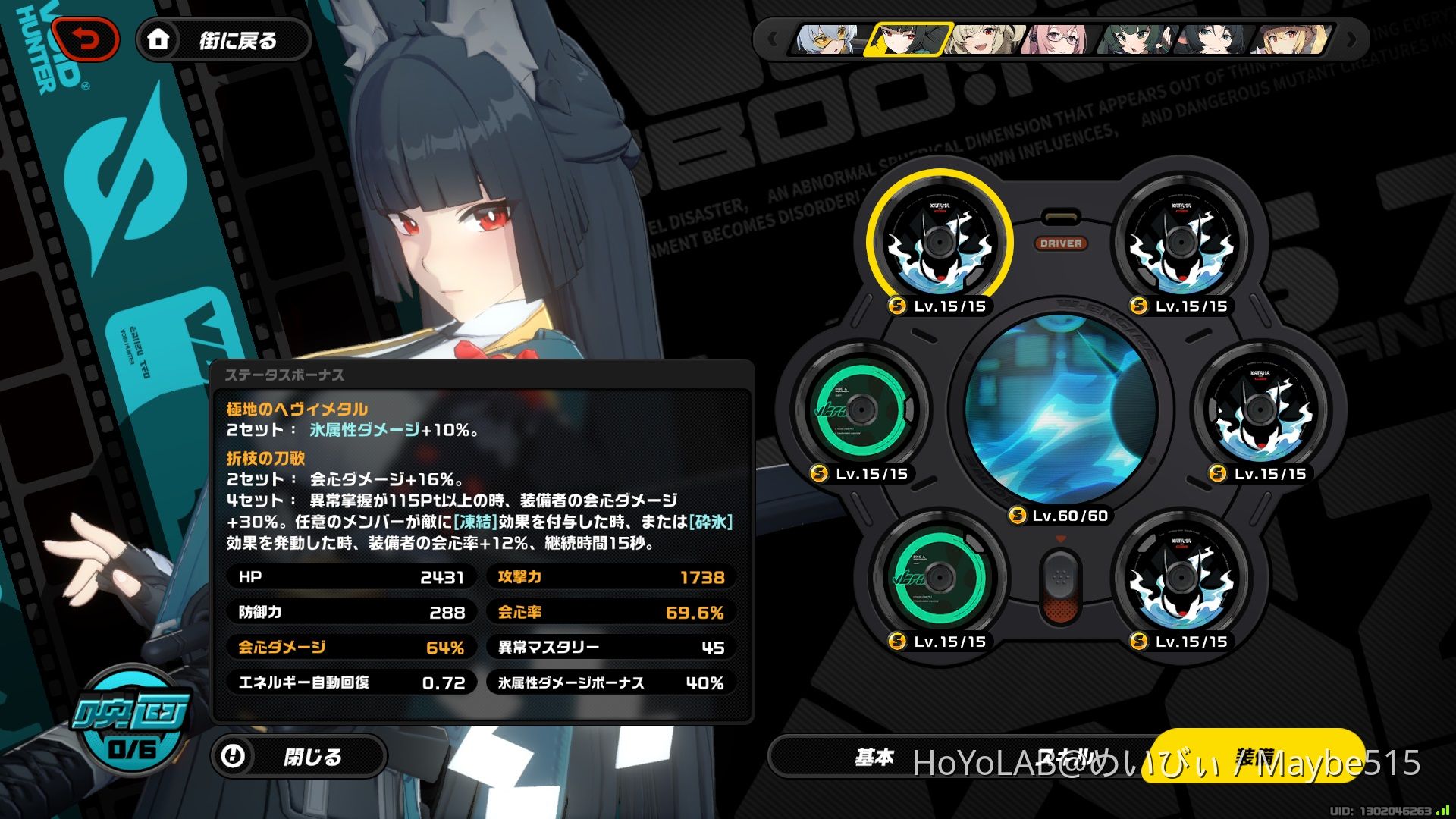Select the green drive disc in the bottom-left slot
Viewport: 1456px width, 819px height.
[940, 576]
